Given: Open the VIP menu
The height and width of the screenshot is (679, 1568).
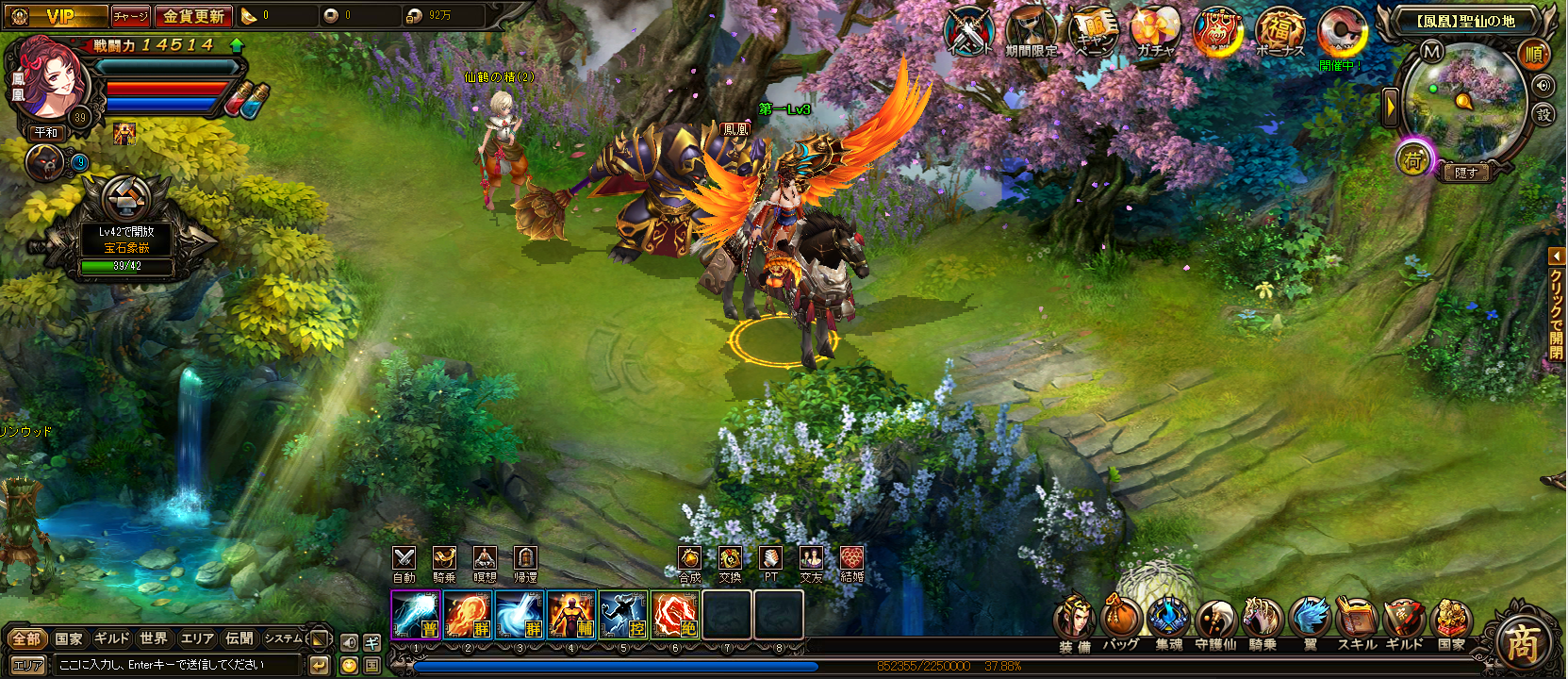Looking at the screenshot, I should pyautogui.click(x=58, y=16).
